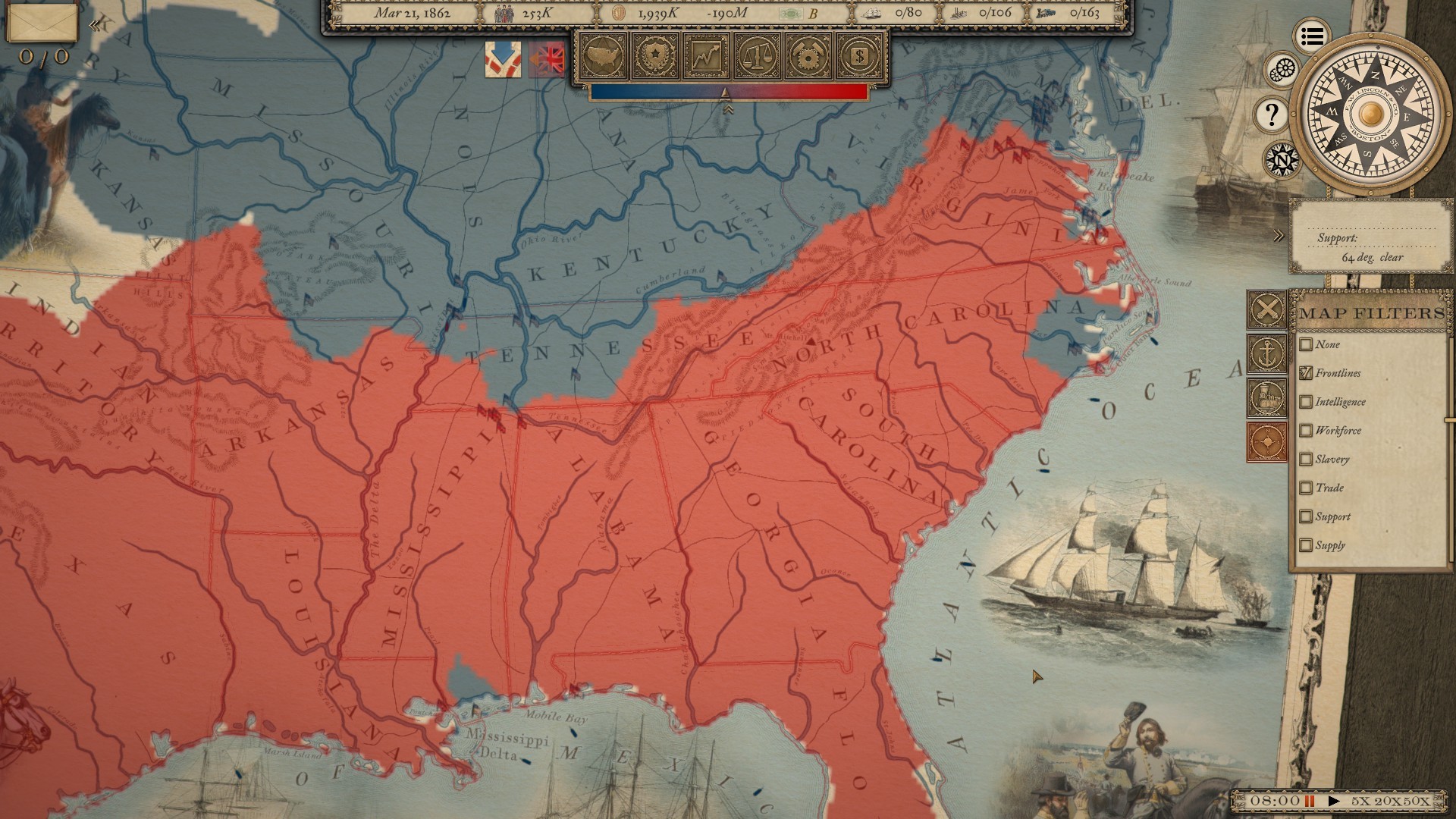Open the rising chart economy panel
Viewport: 1456px width, 819px height.
click(x=706, y=55)
